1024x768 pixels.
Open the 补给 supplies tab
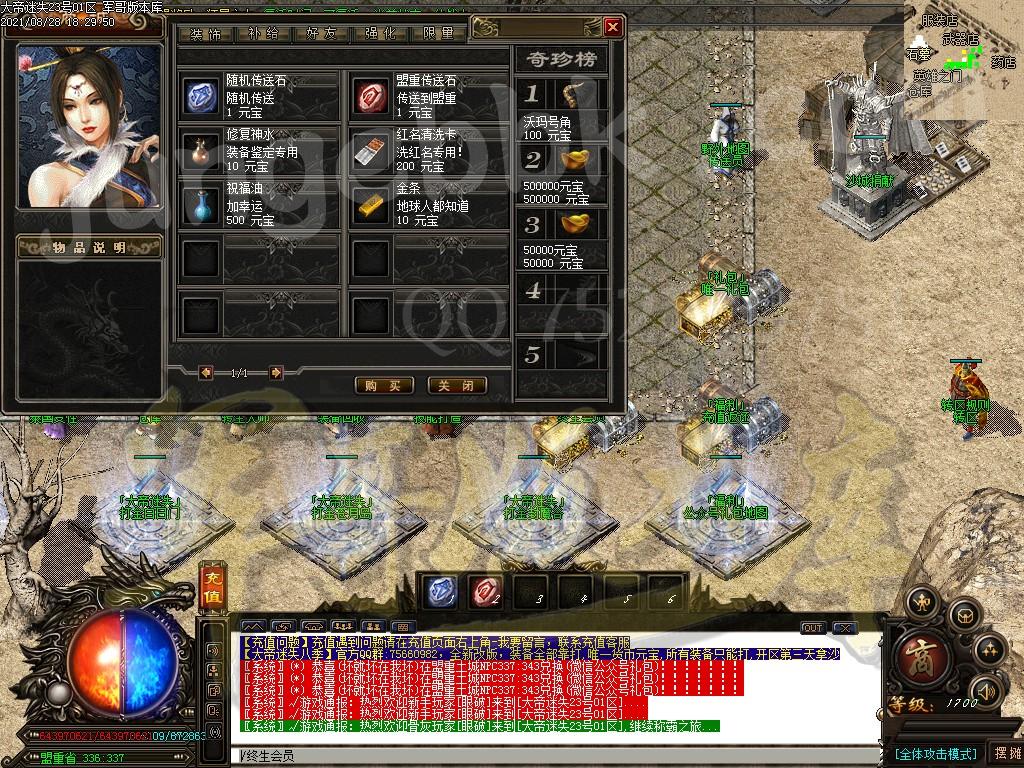[263, 33]
